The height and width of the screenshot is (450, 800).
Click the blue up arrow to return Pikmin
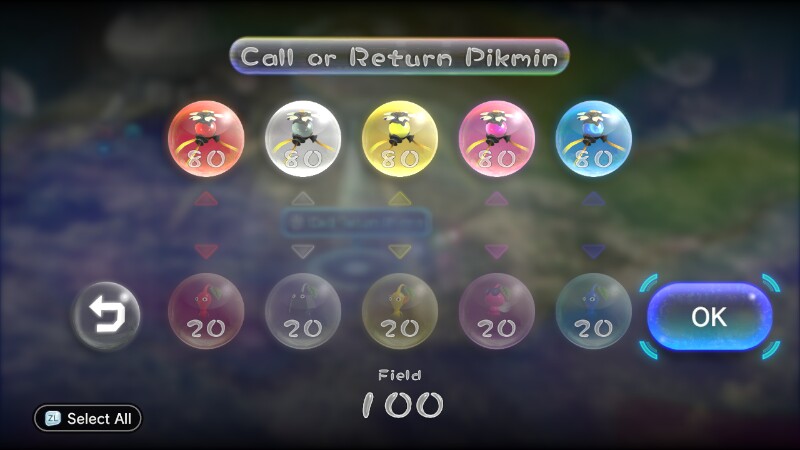click(x=593, y=198)
